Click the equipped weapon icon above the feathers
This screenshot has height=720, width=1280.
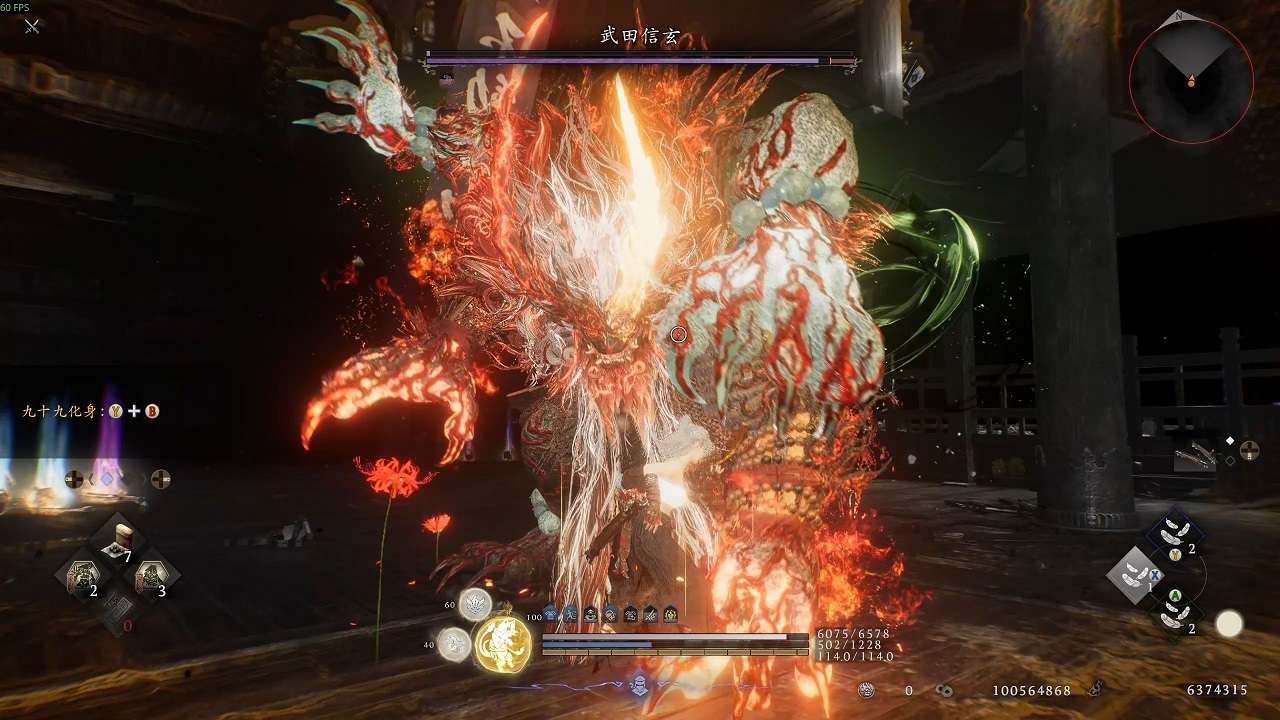point(1196,456)
